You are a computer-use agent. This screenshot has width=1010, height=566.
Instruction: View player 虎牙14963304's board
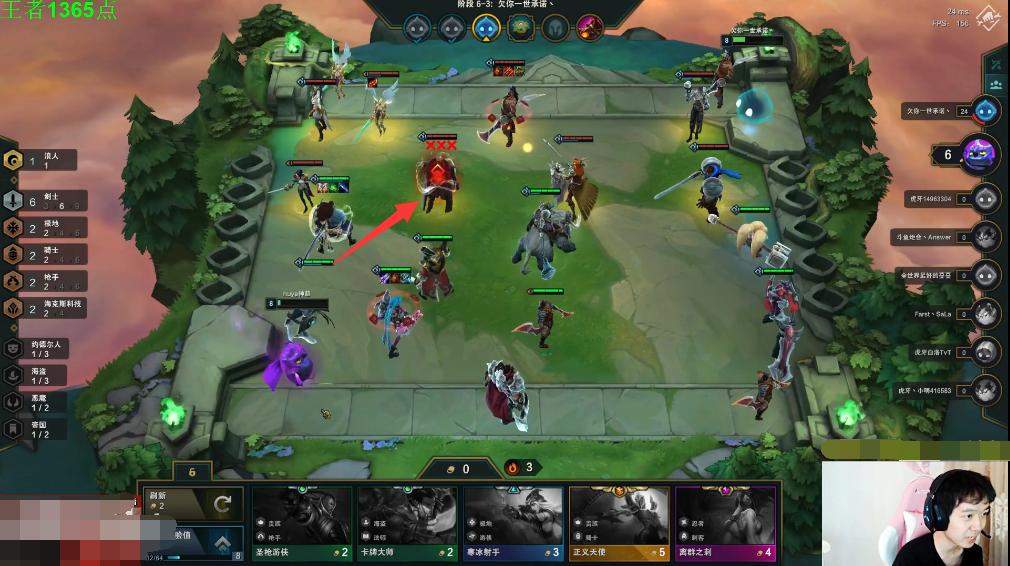coord(986,198)
